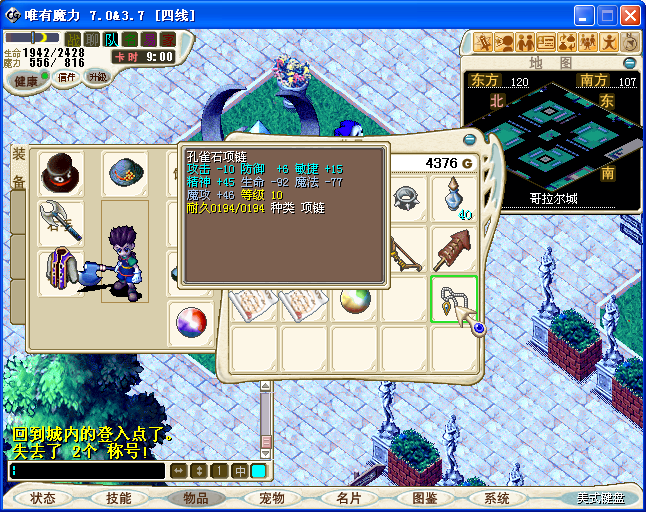Select the firework rocket item slot
The height and width of the screenshot is (512, 646).
455,249
